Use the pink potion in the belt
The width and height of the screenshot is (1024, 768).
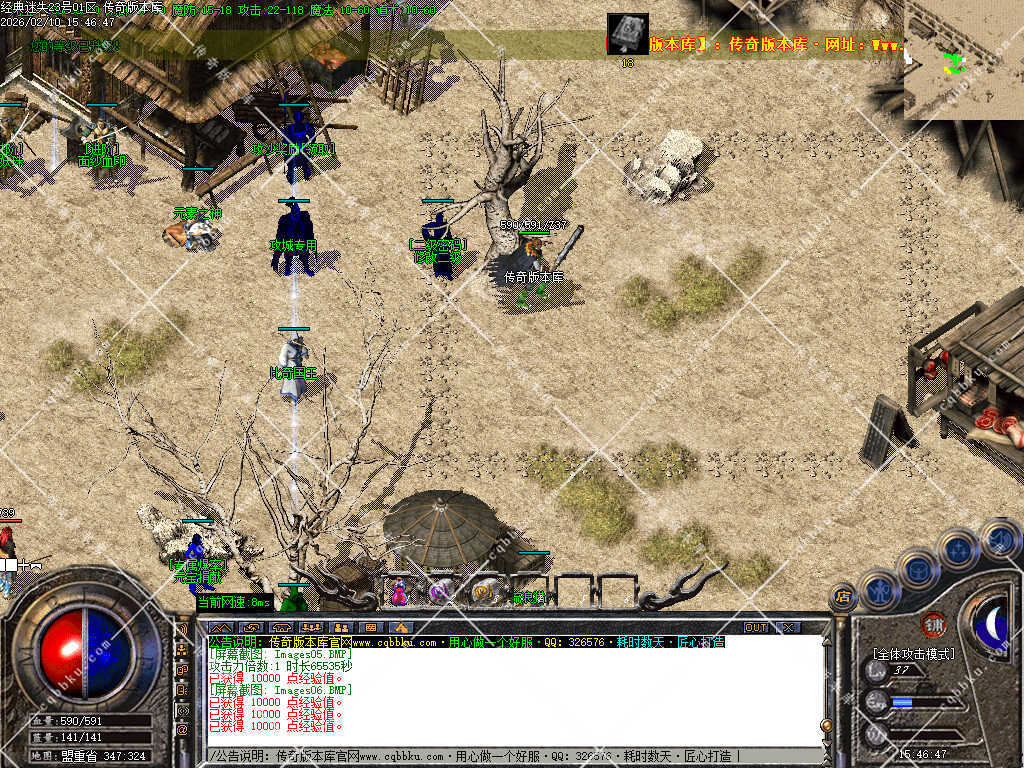click(399, 592)
